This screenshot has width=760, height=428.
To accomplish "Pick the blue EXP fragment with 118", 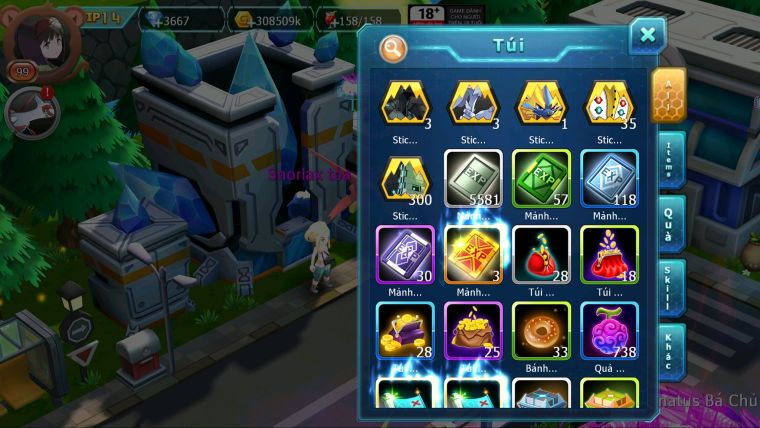I will tap(609, 178).
